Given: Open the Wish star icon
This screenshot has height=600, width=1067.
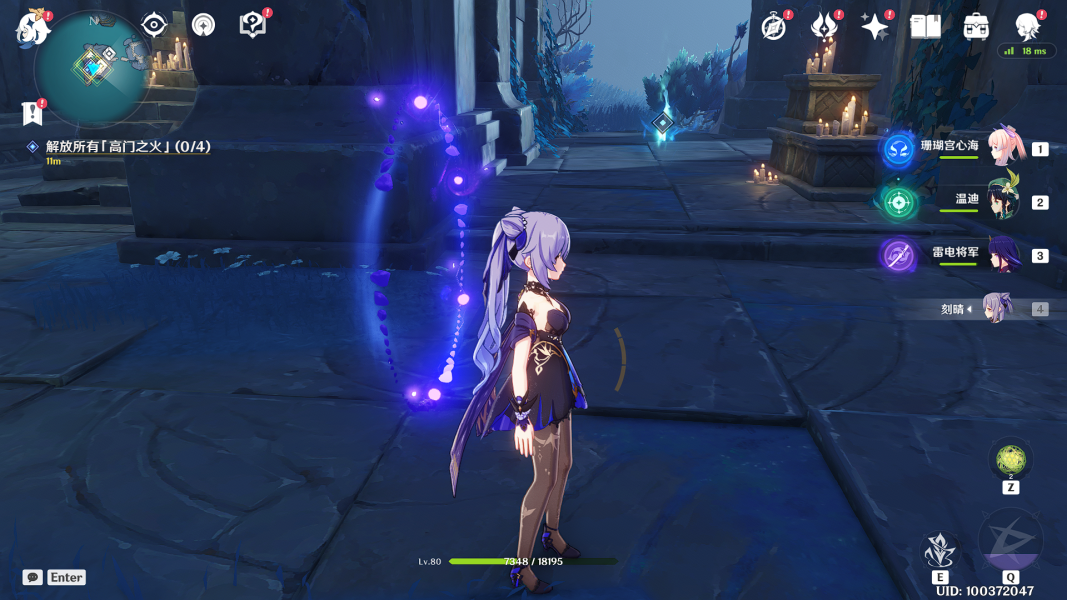Looking at the screenshot, I should pyautogui.click(x=875, y=27).
